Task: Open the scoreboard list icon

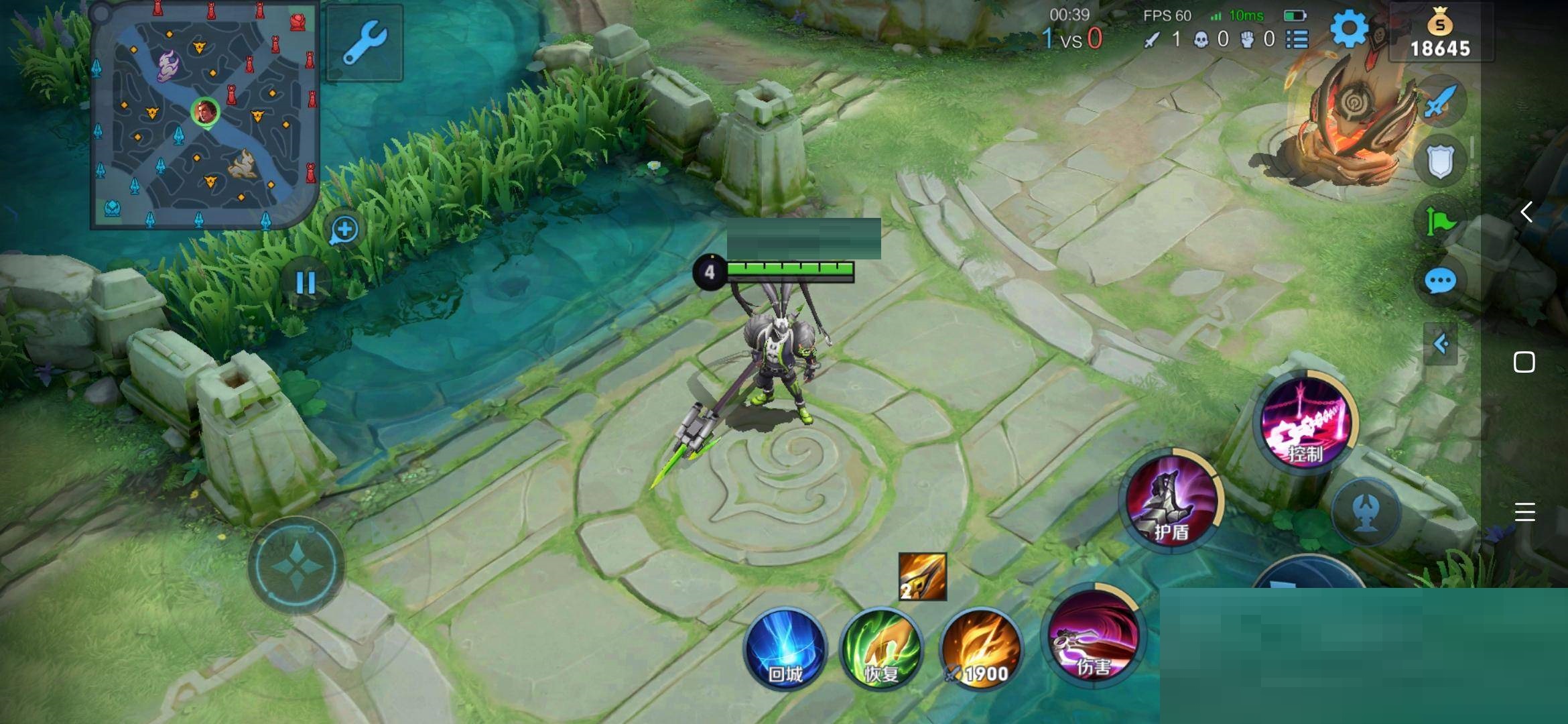Action: click(x=1297, y=40)
